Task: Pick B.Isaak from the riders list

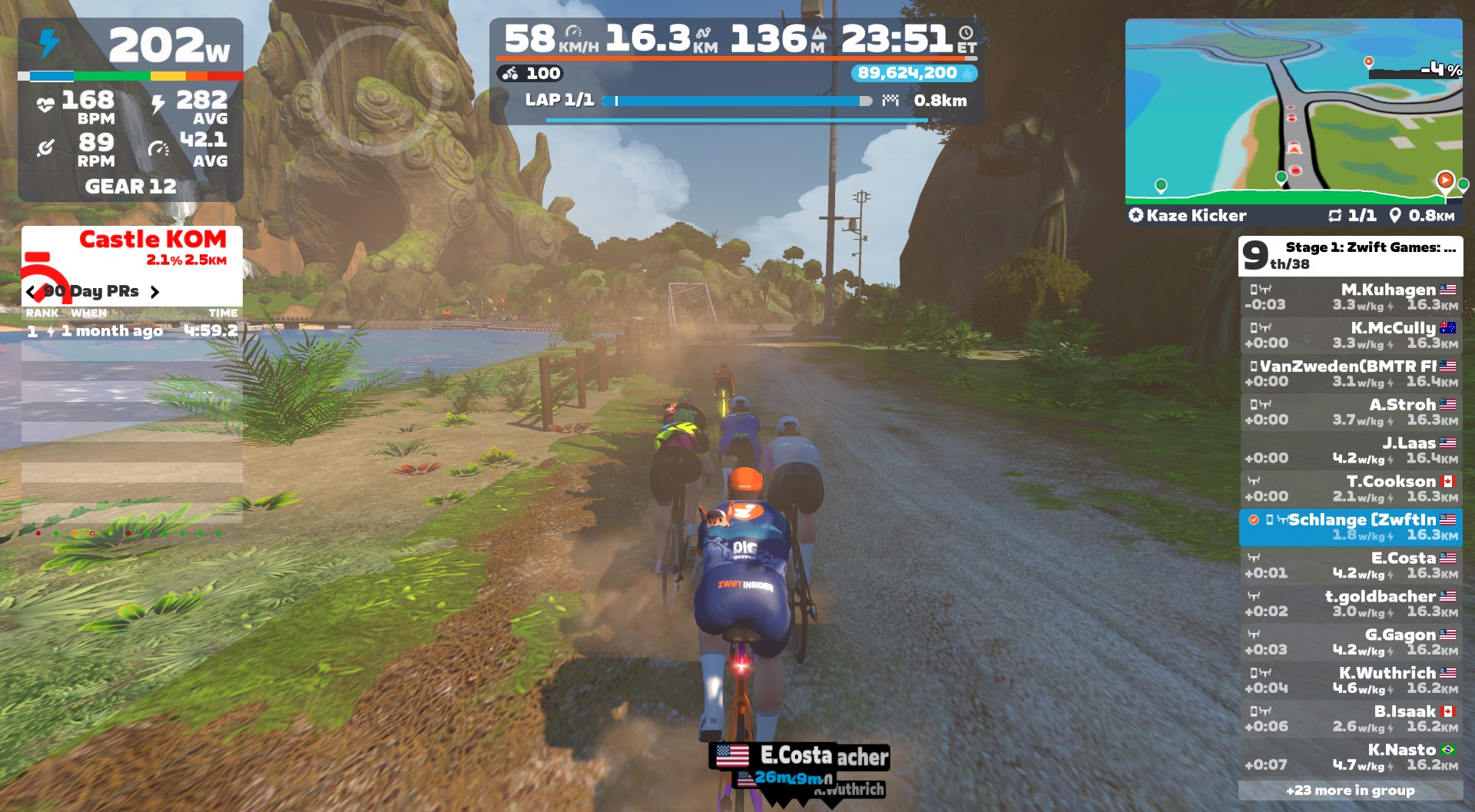Action: [x=1351, y=719]
